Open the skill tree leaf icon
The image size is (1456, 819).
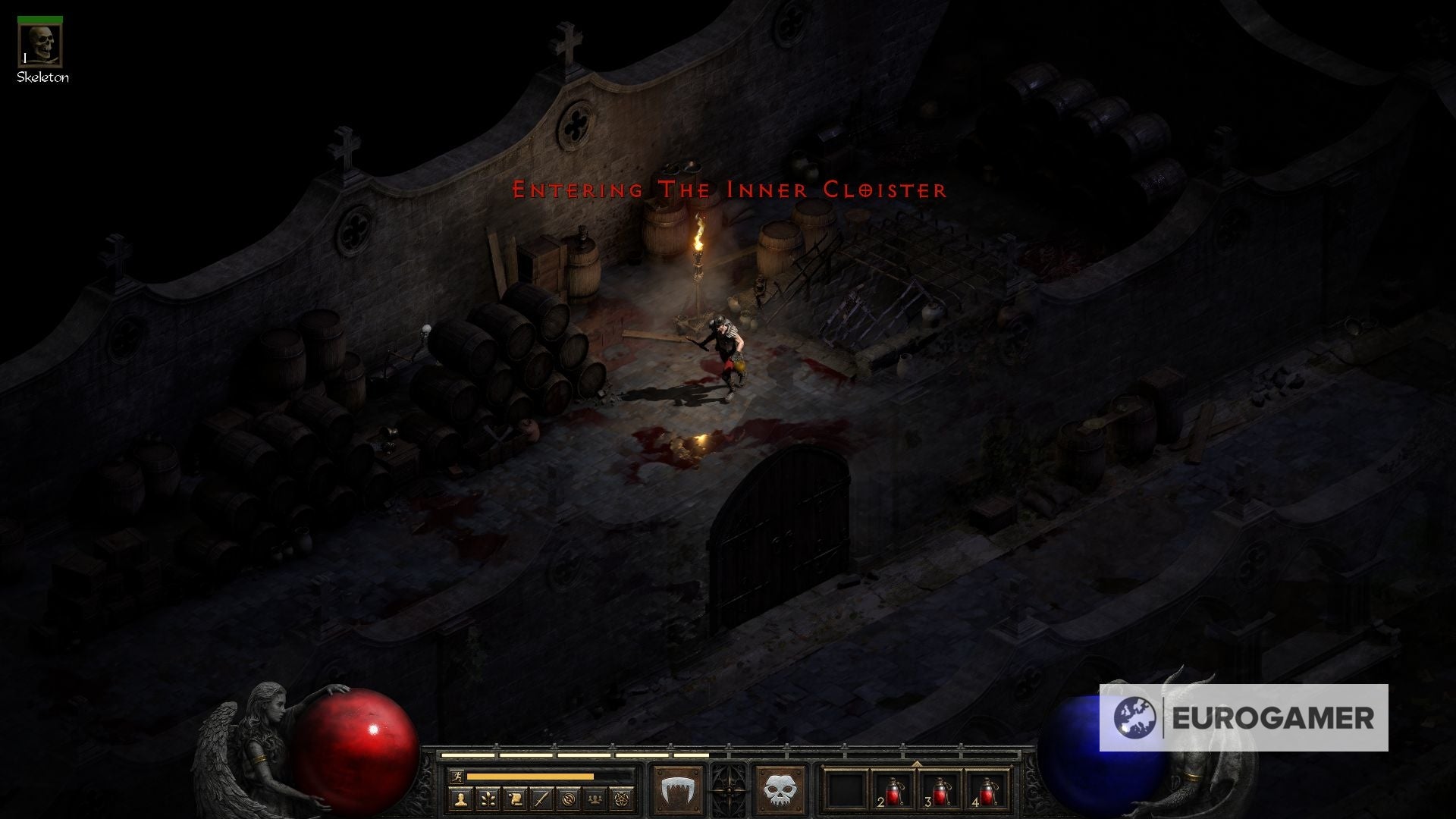(488, 799)
